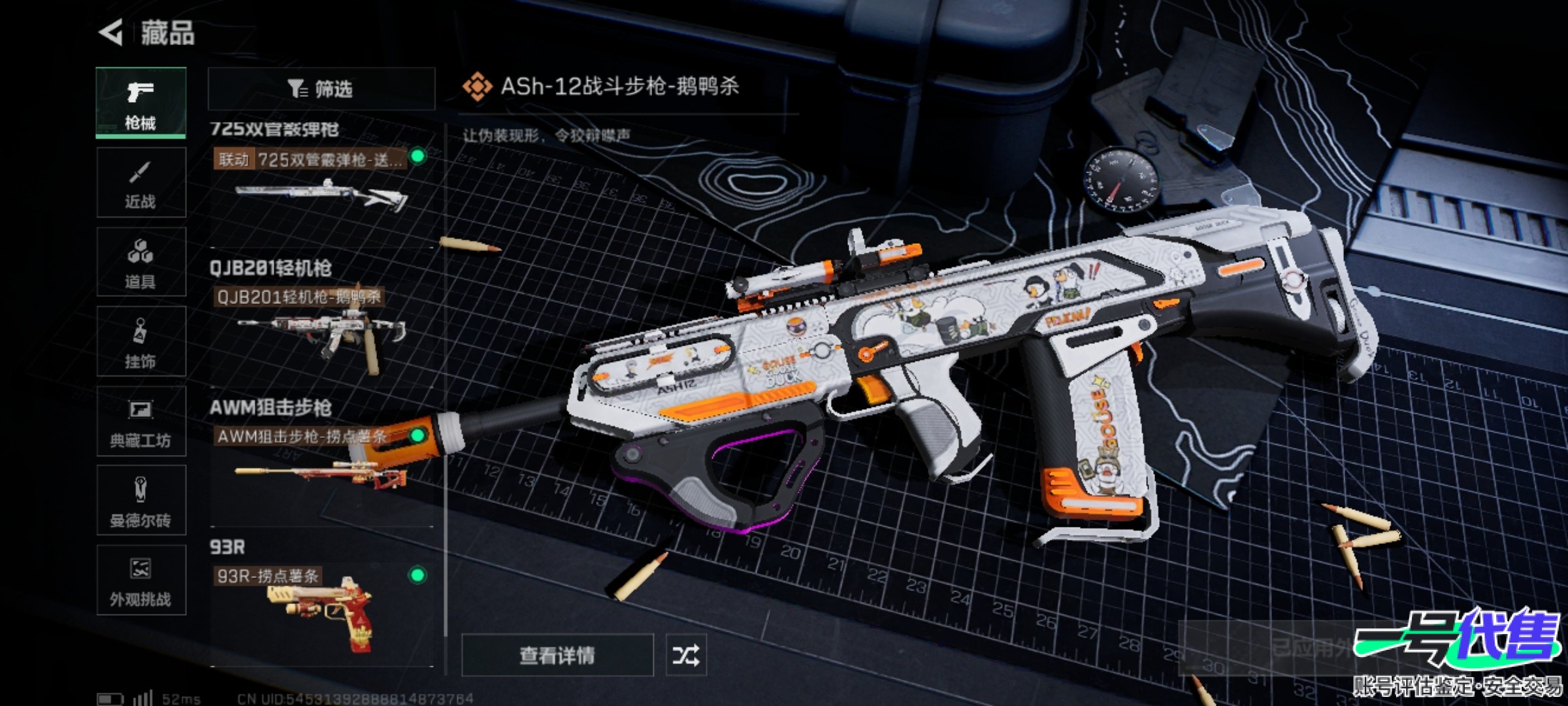Switch to the 曼德尔砖 tab
The width and height of the screenshot is (1568, 706).
pos(140,501)
